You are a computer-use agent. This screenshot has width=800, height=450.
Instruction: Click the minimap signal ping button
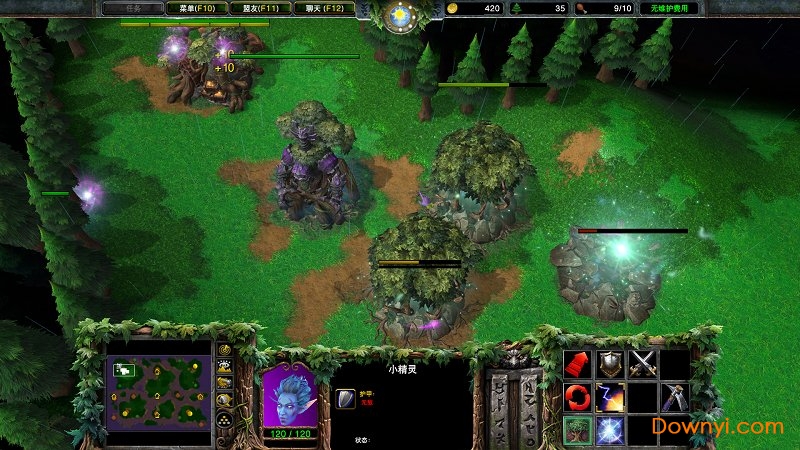225,350
